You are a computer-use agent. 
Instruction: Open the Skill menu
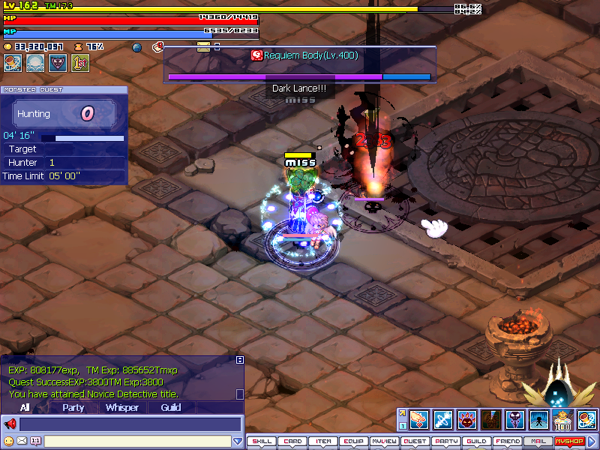pos(262,440)
